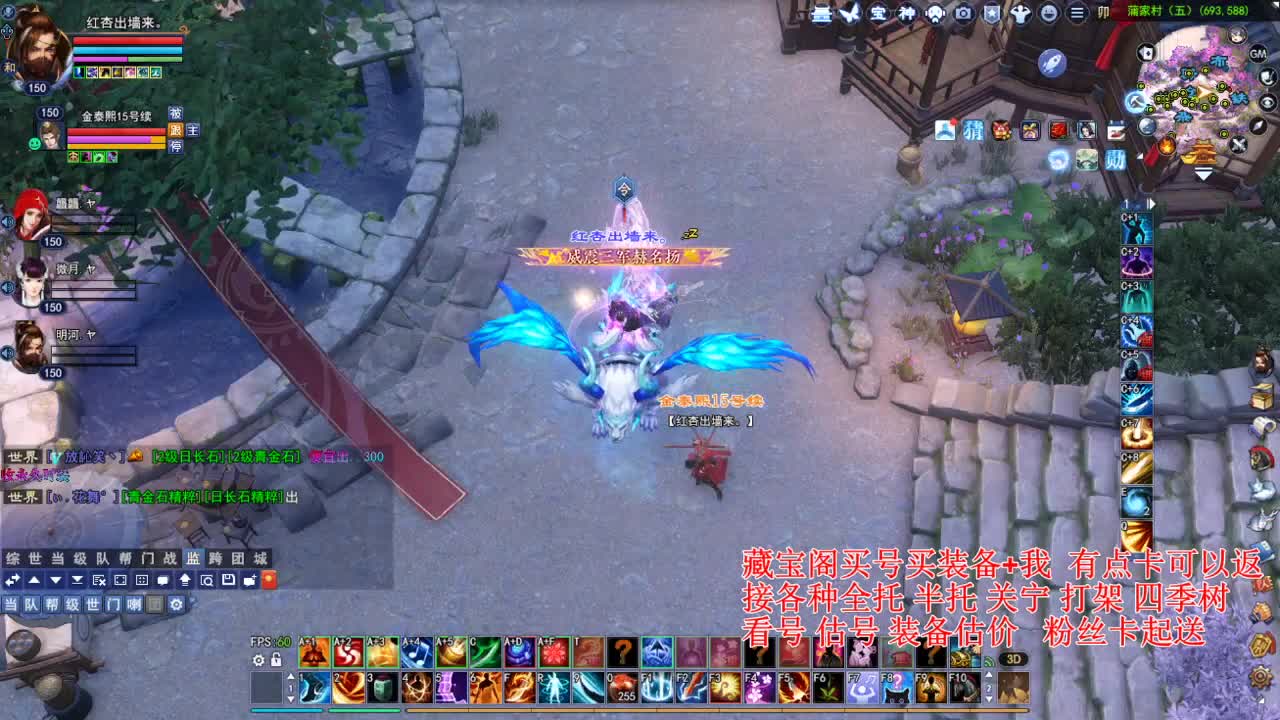Viewport: 1280px width, 720px height.
Task: Expand the minimap with the downward arrow beneath it
Action: 1201,172
